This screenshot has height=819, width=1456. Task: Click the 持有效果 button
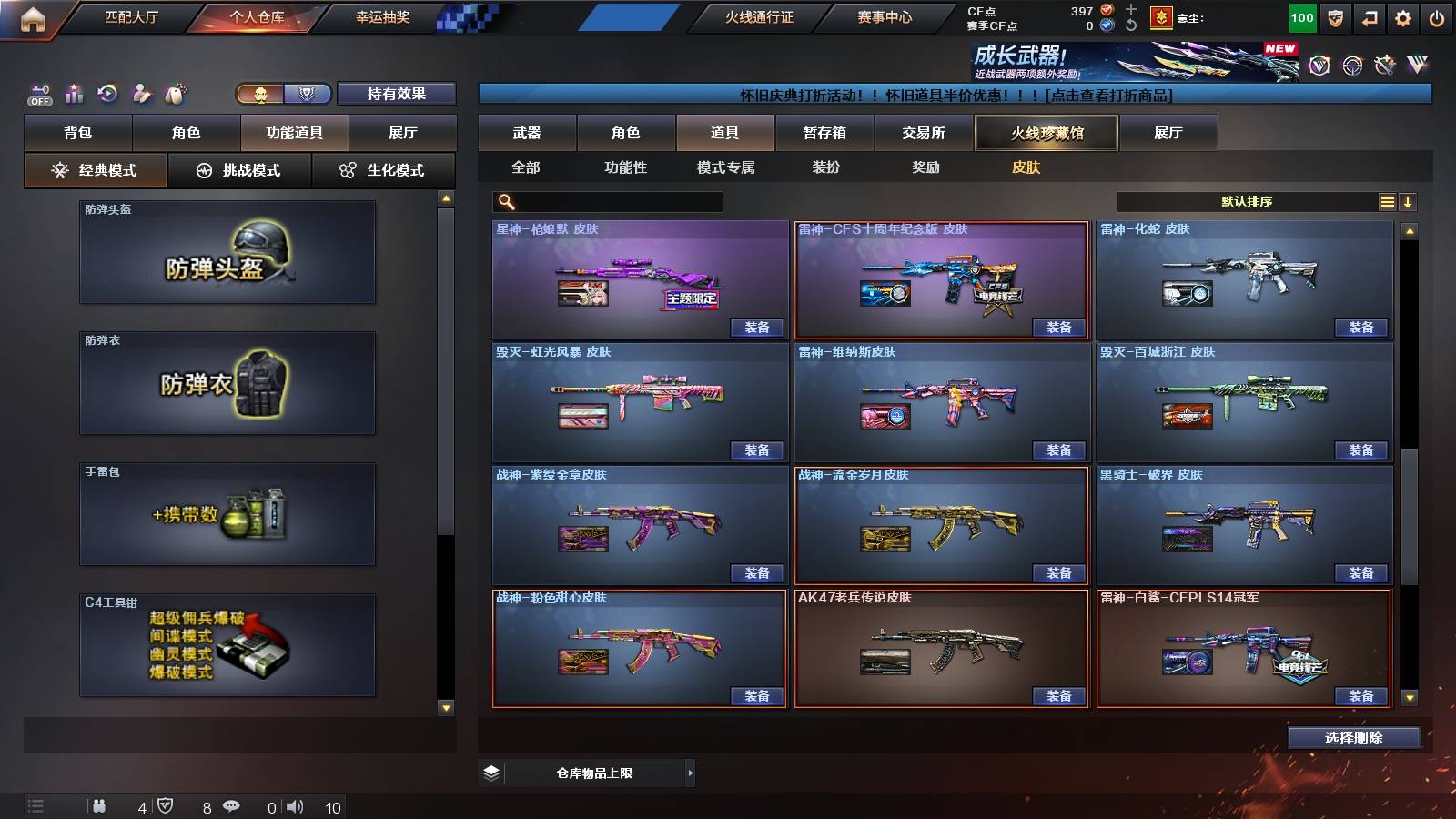[398, 94]
